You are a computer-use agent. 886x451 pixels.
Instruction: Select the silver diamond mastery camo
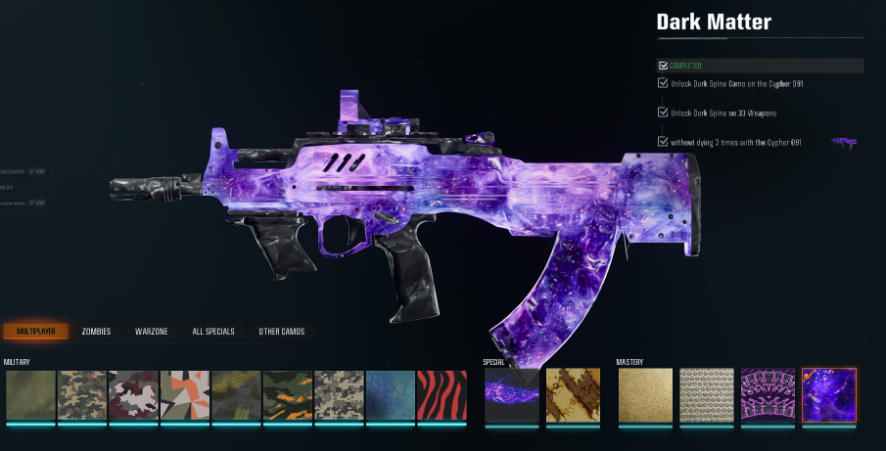point(706,395)
